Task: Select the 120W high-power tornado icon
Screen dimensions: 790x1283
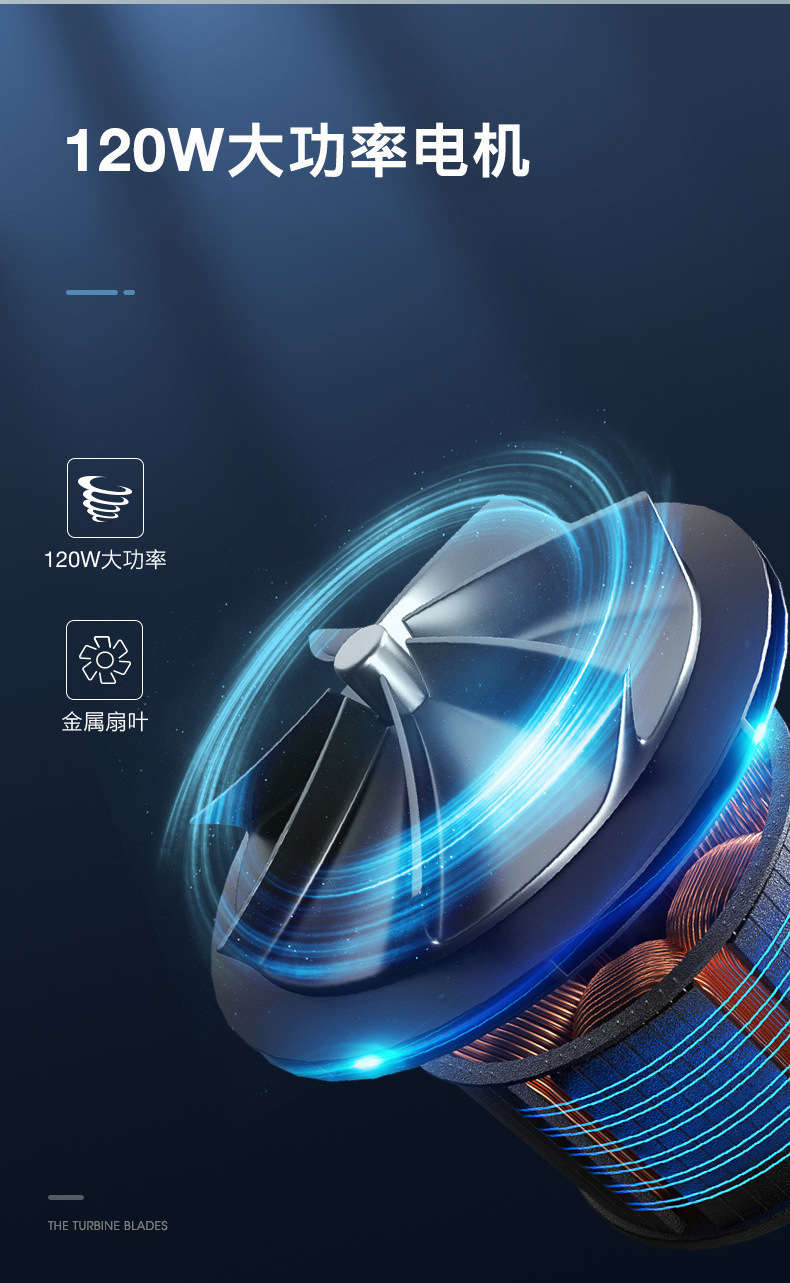Action: point(105,498)
